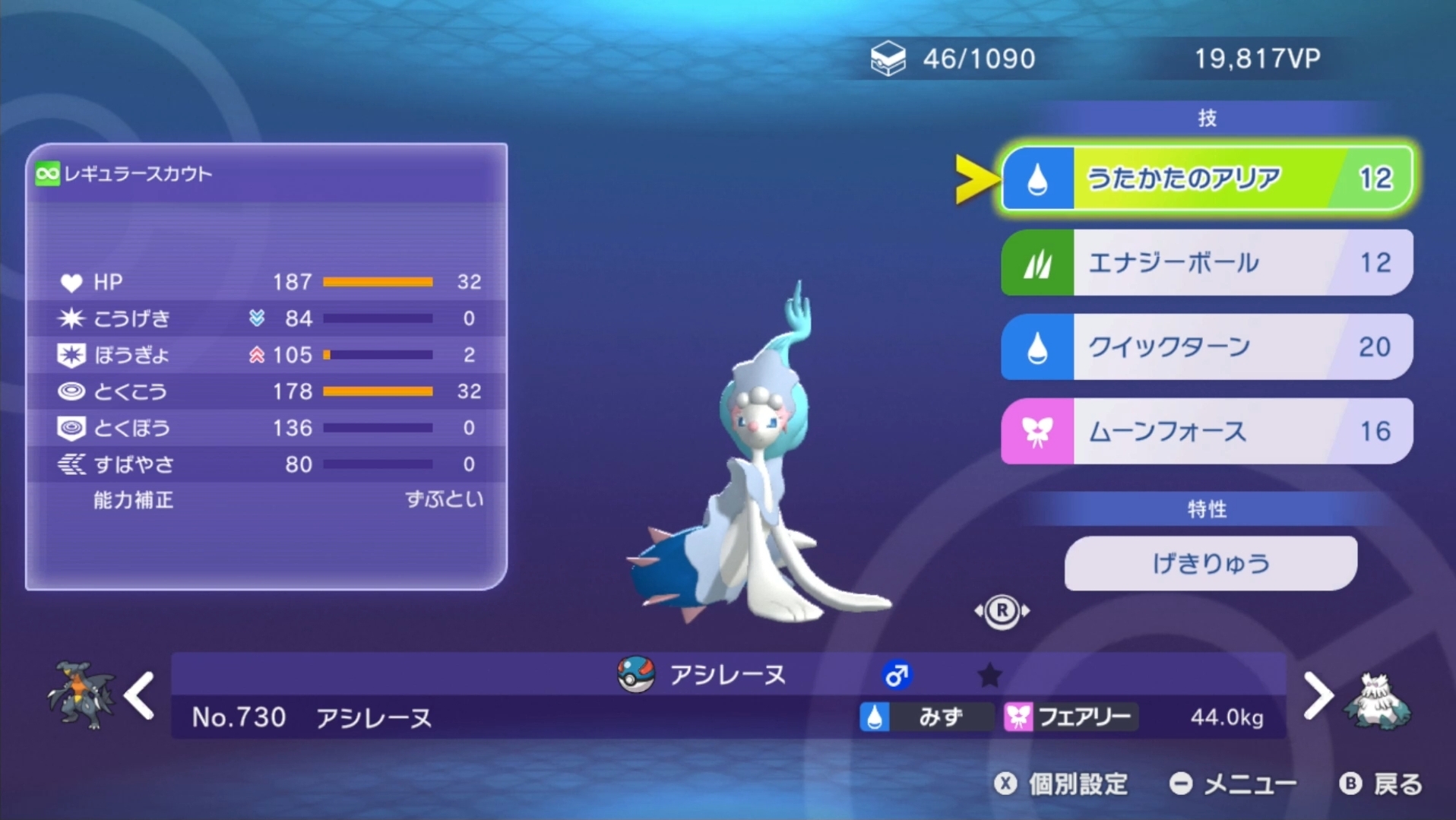Select the HP heart icon
This screenshot has height=820, width=1456.
tap(71, 282)
